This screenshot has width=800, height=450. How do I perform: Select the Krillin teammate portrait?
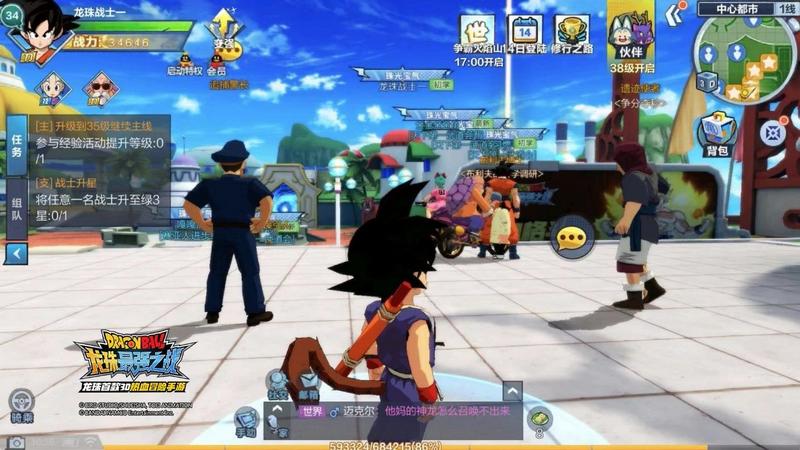coord(51,88)
